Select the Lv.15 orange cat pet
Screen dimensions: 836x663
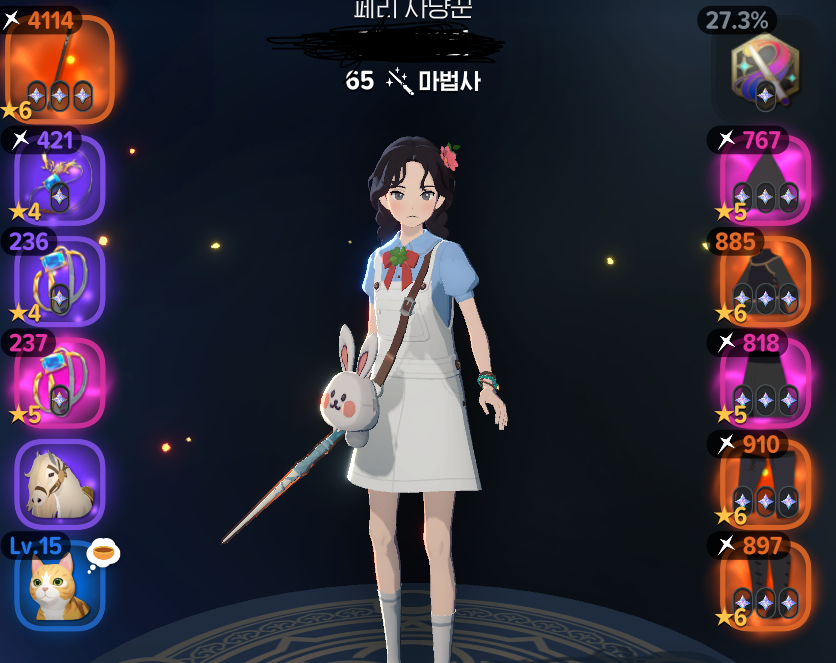coord(59,585)
